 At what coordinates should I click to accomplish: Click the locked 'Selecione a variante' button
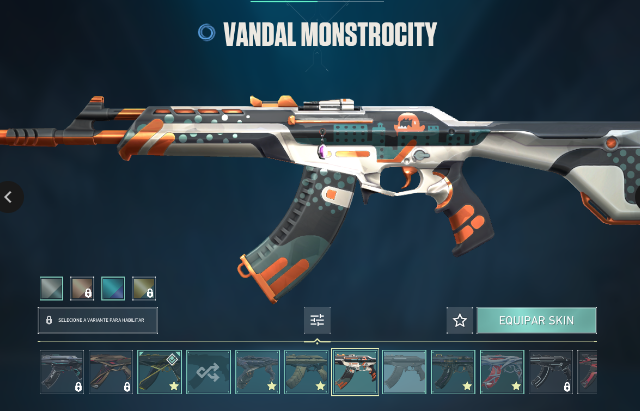(x=98, y=320)
